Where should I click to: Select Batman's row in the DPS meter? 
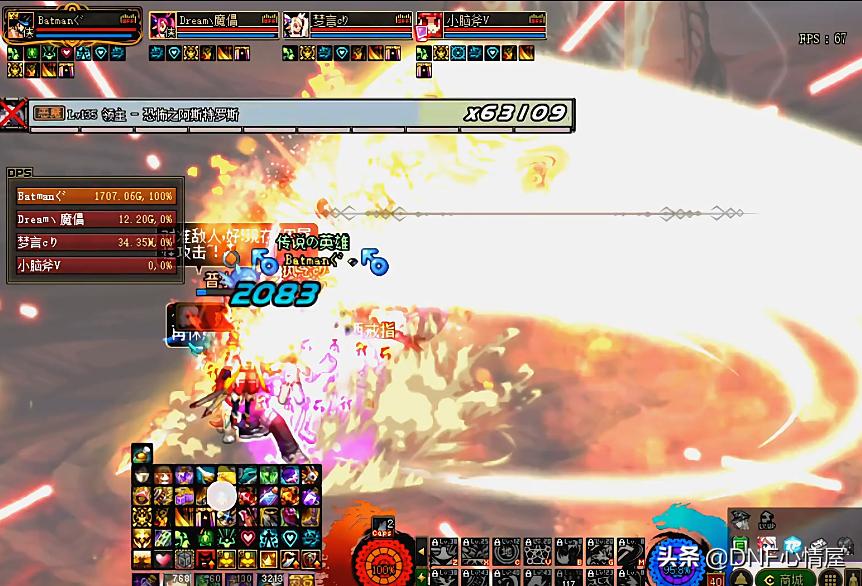[x=95, y=197]
